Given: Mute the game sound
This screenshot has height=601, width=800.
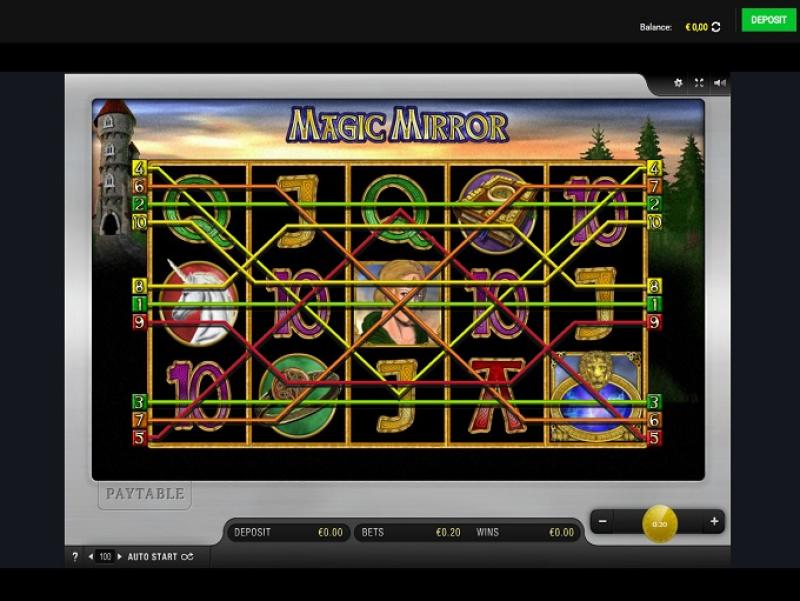Looking at the screenshot, I should coord(719,83).
